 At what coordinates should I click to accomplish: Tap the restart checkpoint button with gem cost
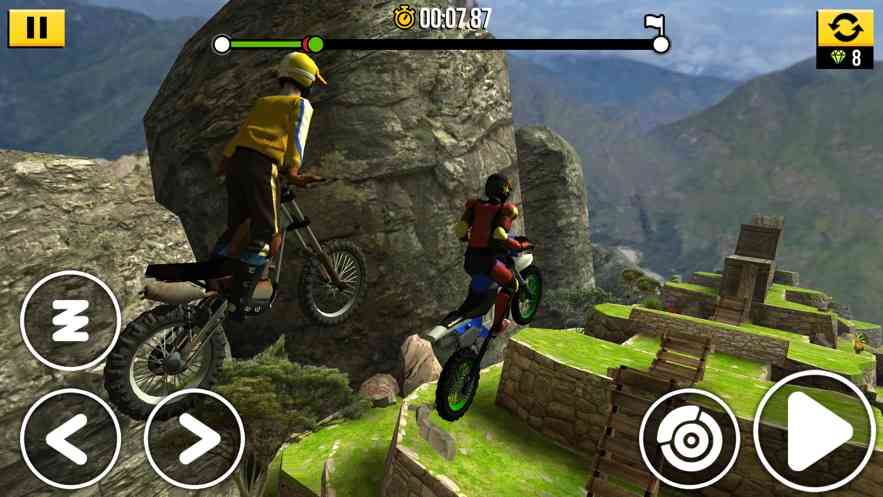tap(845, 39)
